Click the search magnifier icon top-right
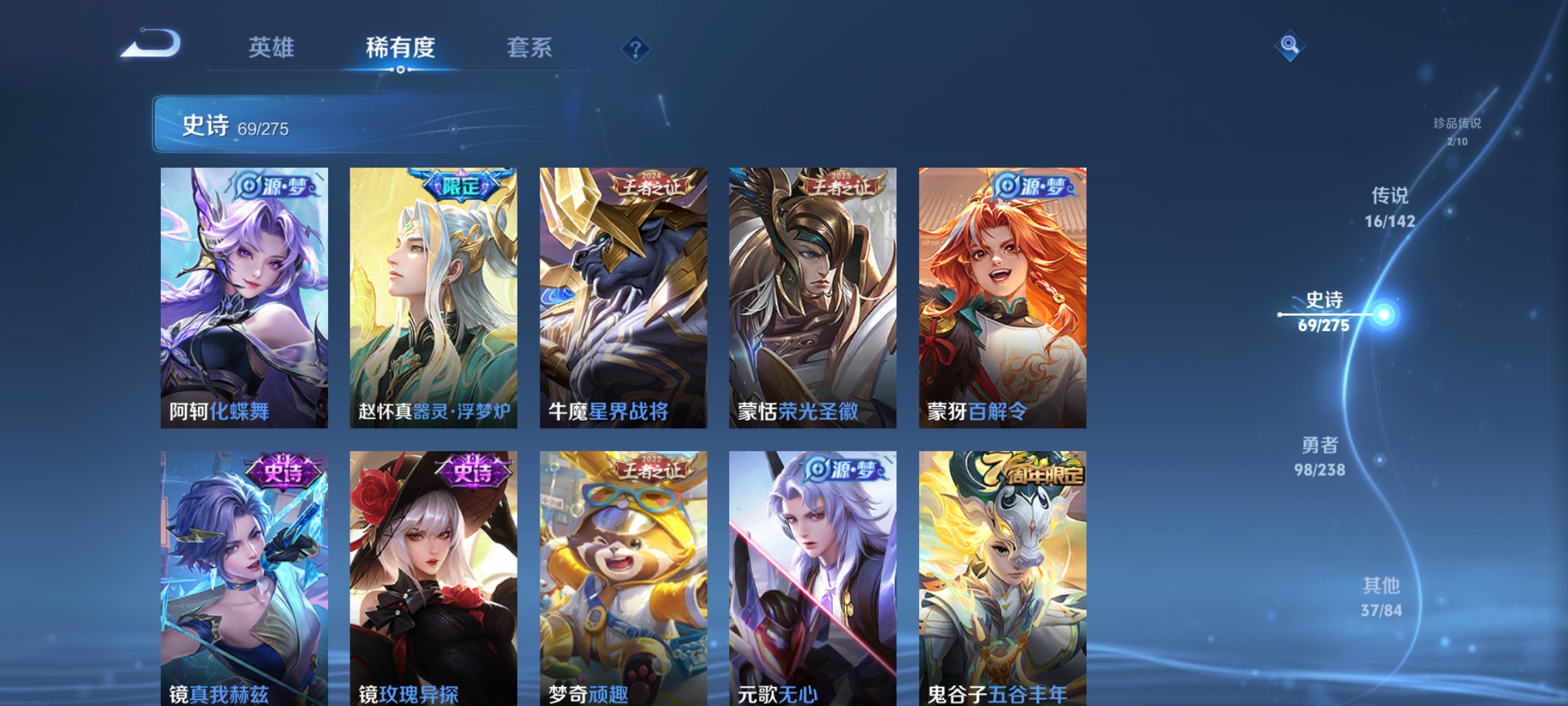This screenshot has height=706, width=1568. click(x=1292, y=44)
